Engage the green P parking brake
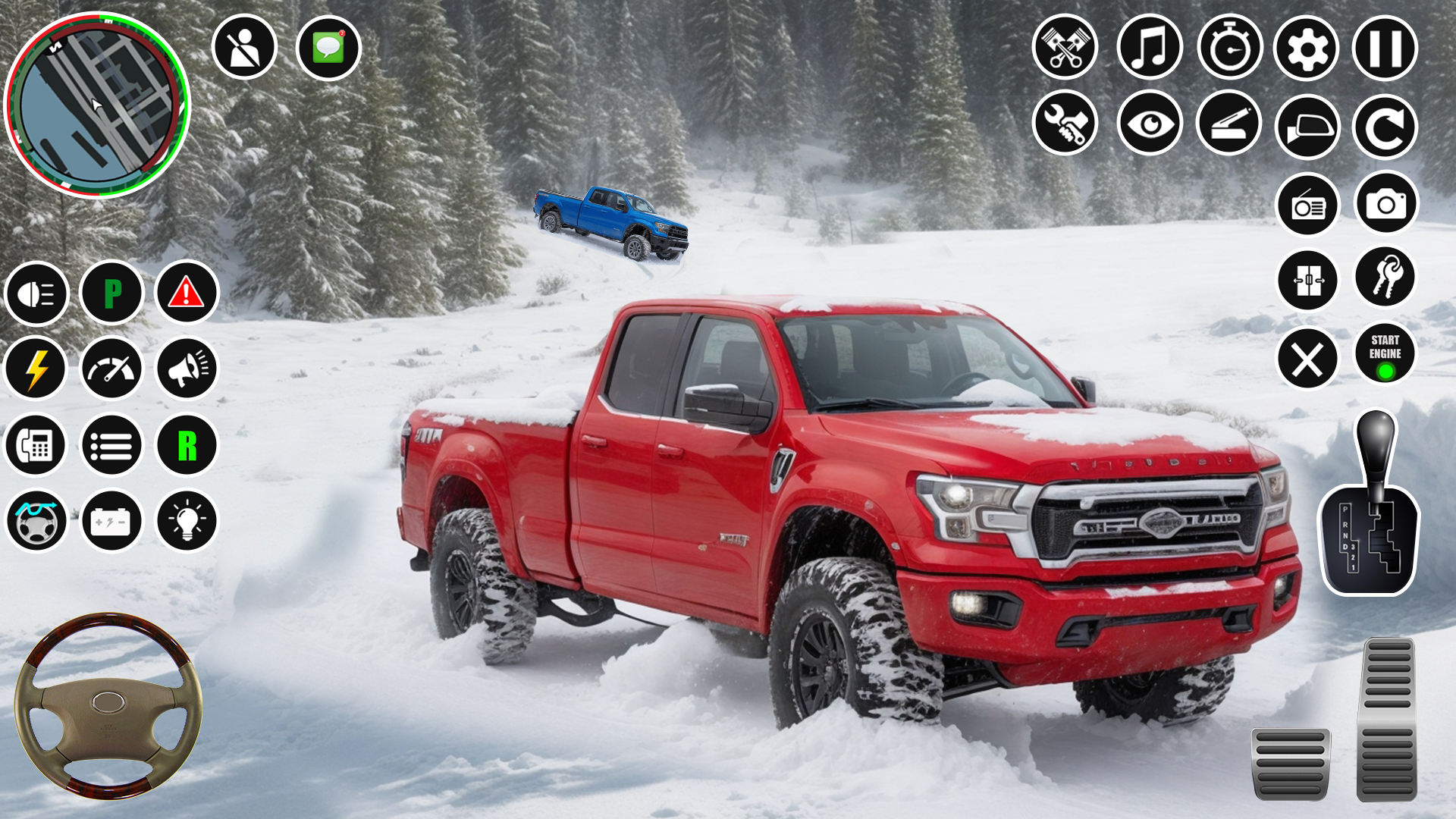Image resolution: width=1456 pixels, height=819 pixels. point(111,293)
